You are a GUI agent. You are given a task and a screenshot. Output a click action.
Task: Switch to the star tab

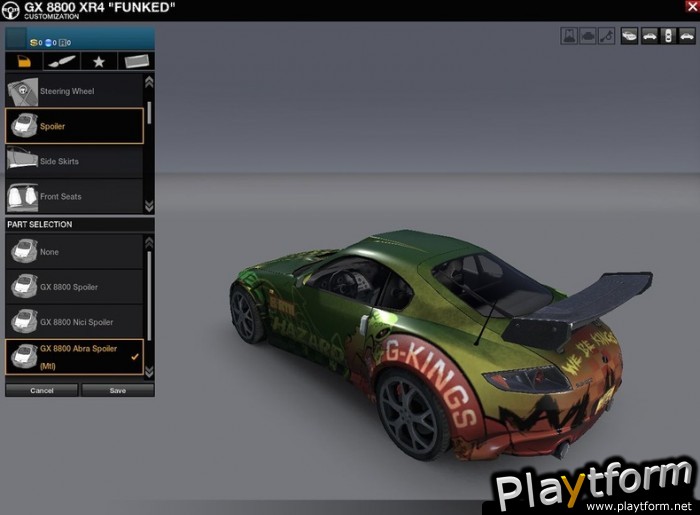pyautogui.click(x=99, y=62)
